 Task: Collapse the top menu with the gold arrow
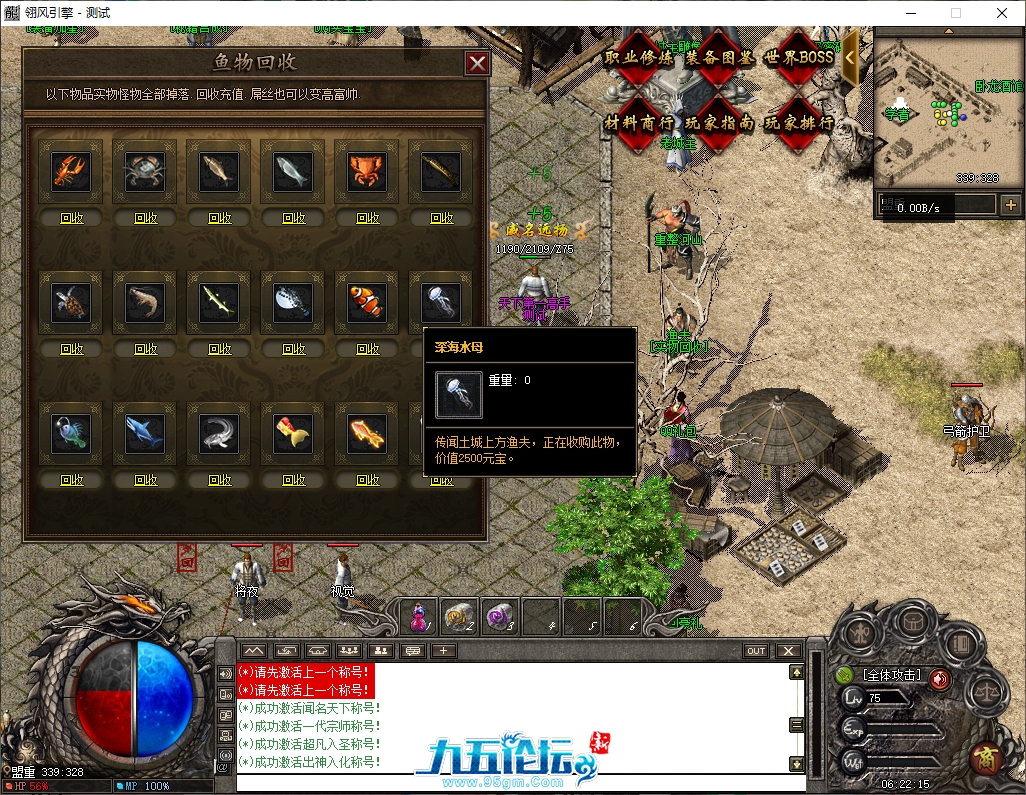point(850,57)
